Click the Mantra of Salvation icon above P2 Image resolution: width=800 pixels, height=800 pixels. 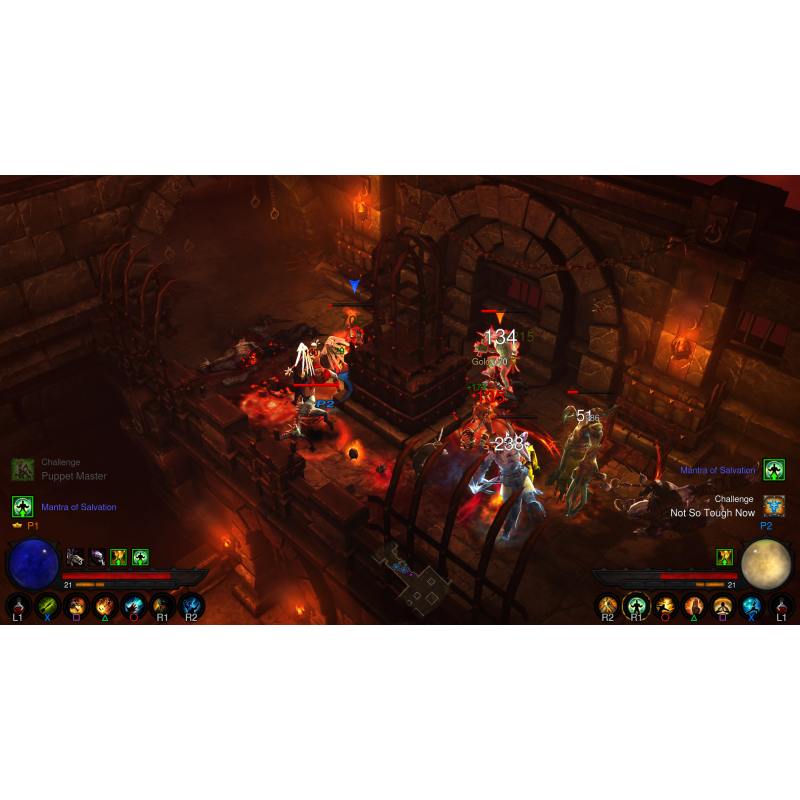(774, 469)
